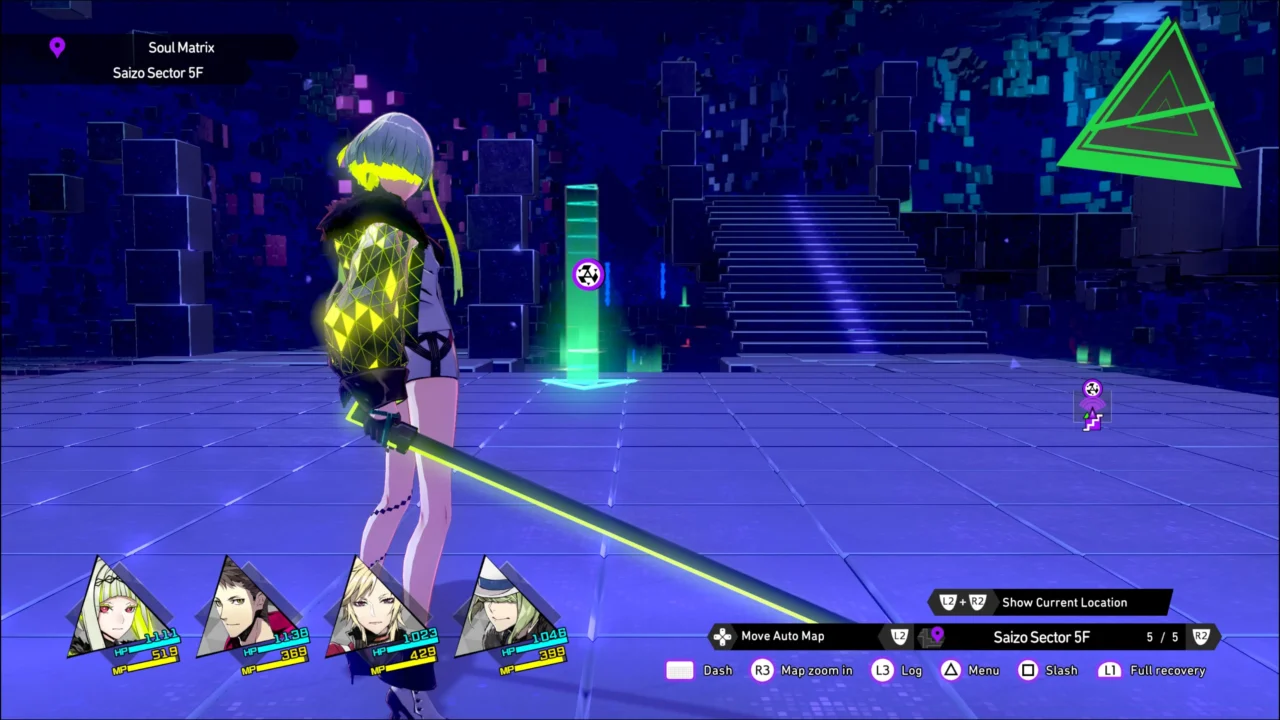Choose the Saizo Sector 5F floor selector
Image resolution: width=1280 pixels, height=720 pixels.
[x=1041, y=637]
